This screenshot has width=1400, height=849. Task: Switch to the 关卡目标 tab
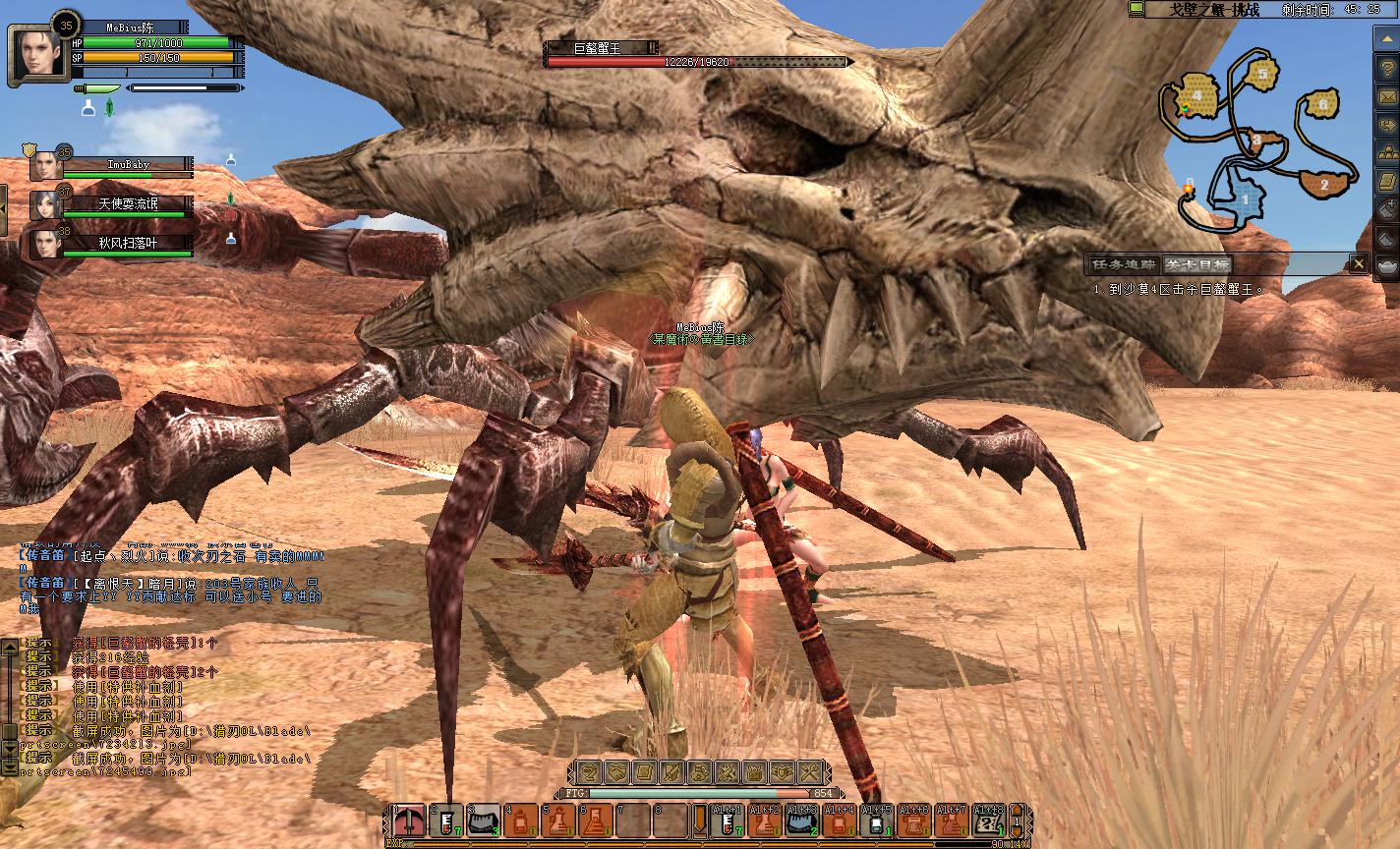click(1196, 264)
